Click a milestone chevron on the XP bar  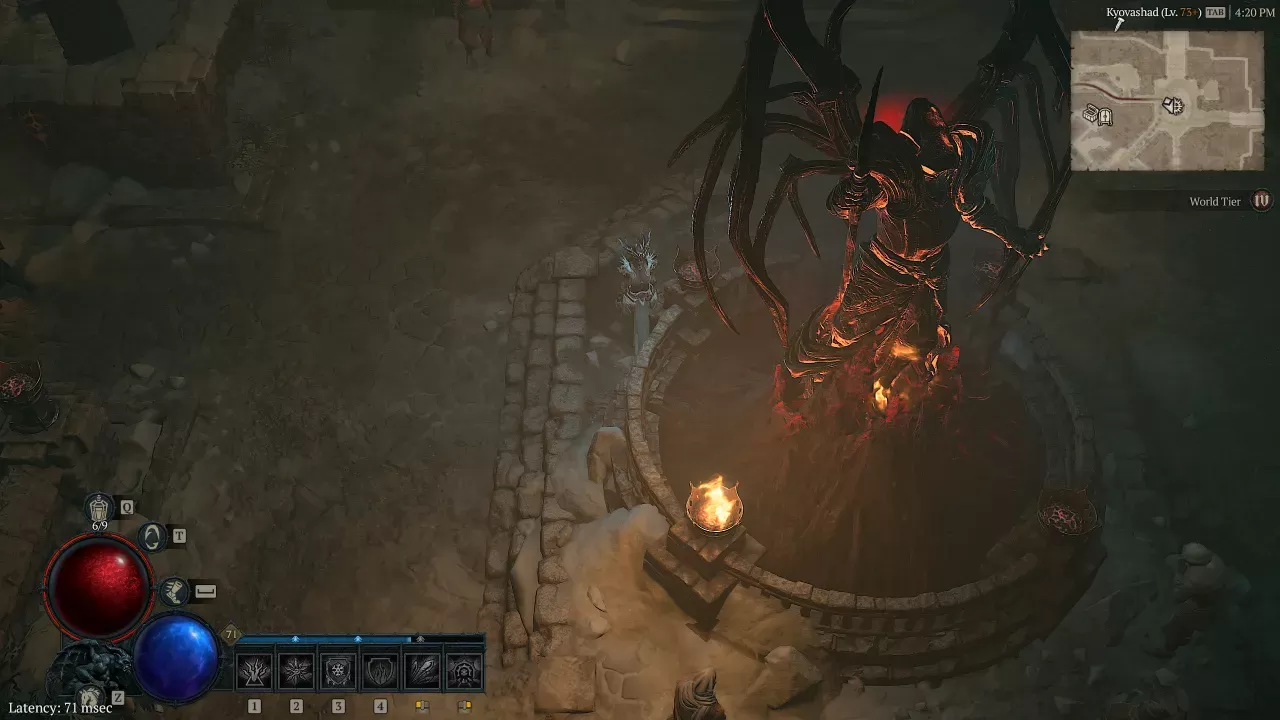point(296,638)
